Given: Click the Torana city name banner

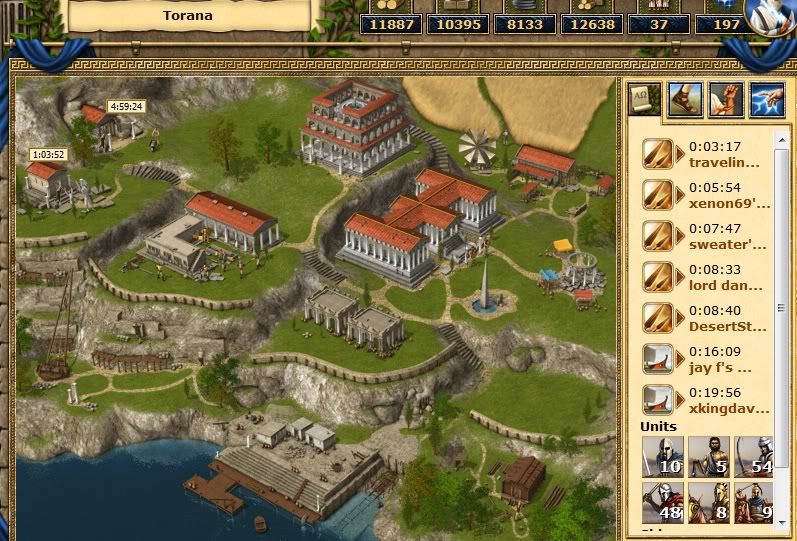Looking at the screenshot, I should point(188,15).
